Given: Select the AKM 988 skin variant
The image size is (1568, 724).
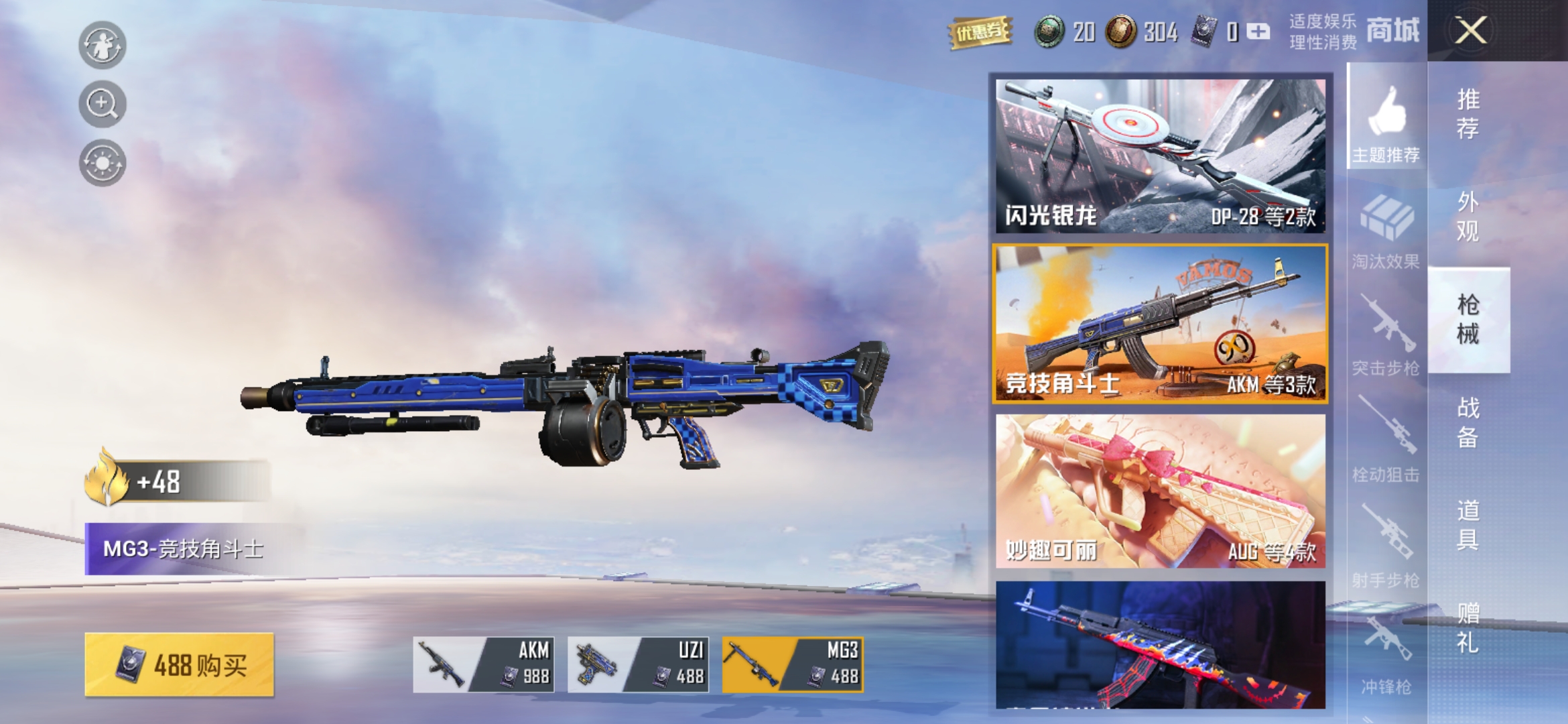Looking at the screenshot, I should click(x=483, y=664).
